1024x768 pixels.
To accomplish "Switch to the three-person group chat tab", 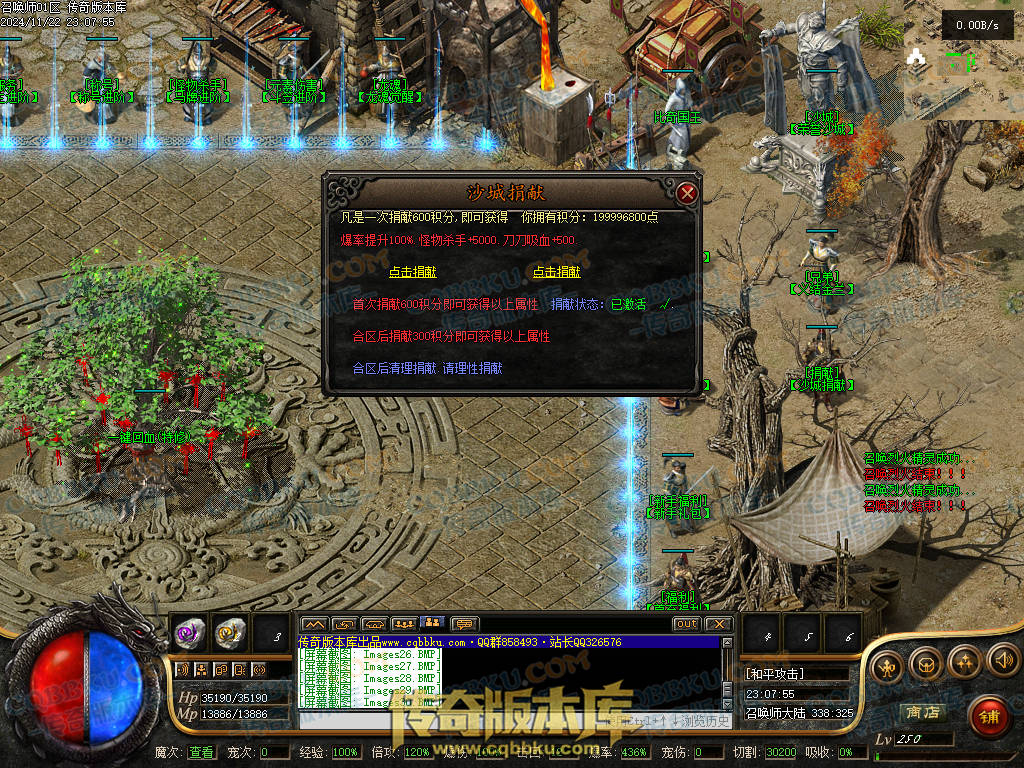I will tap(404, 624).
